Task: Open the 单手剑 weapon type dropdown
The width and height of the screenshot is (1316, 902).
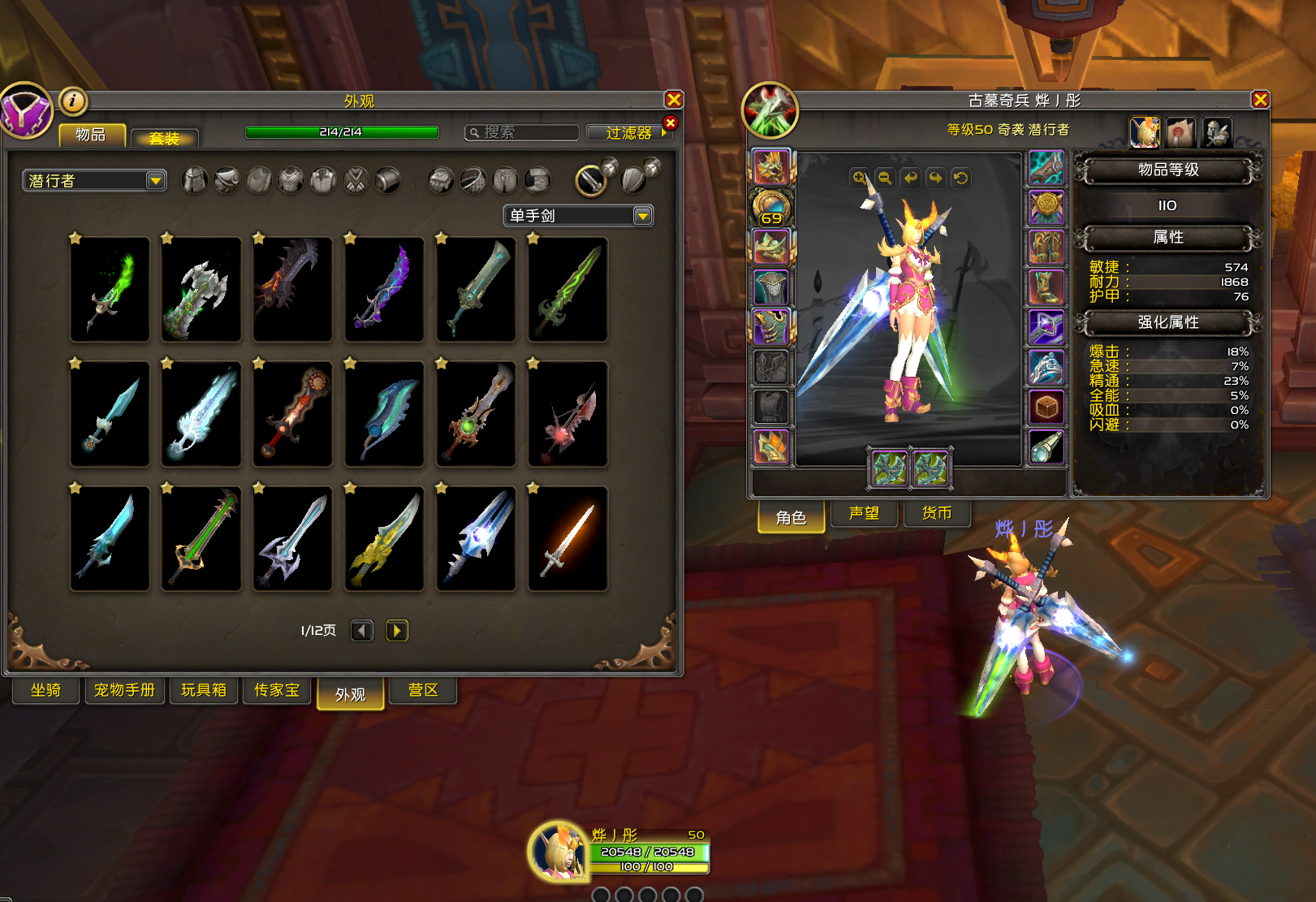Action: point(642,216)
